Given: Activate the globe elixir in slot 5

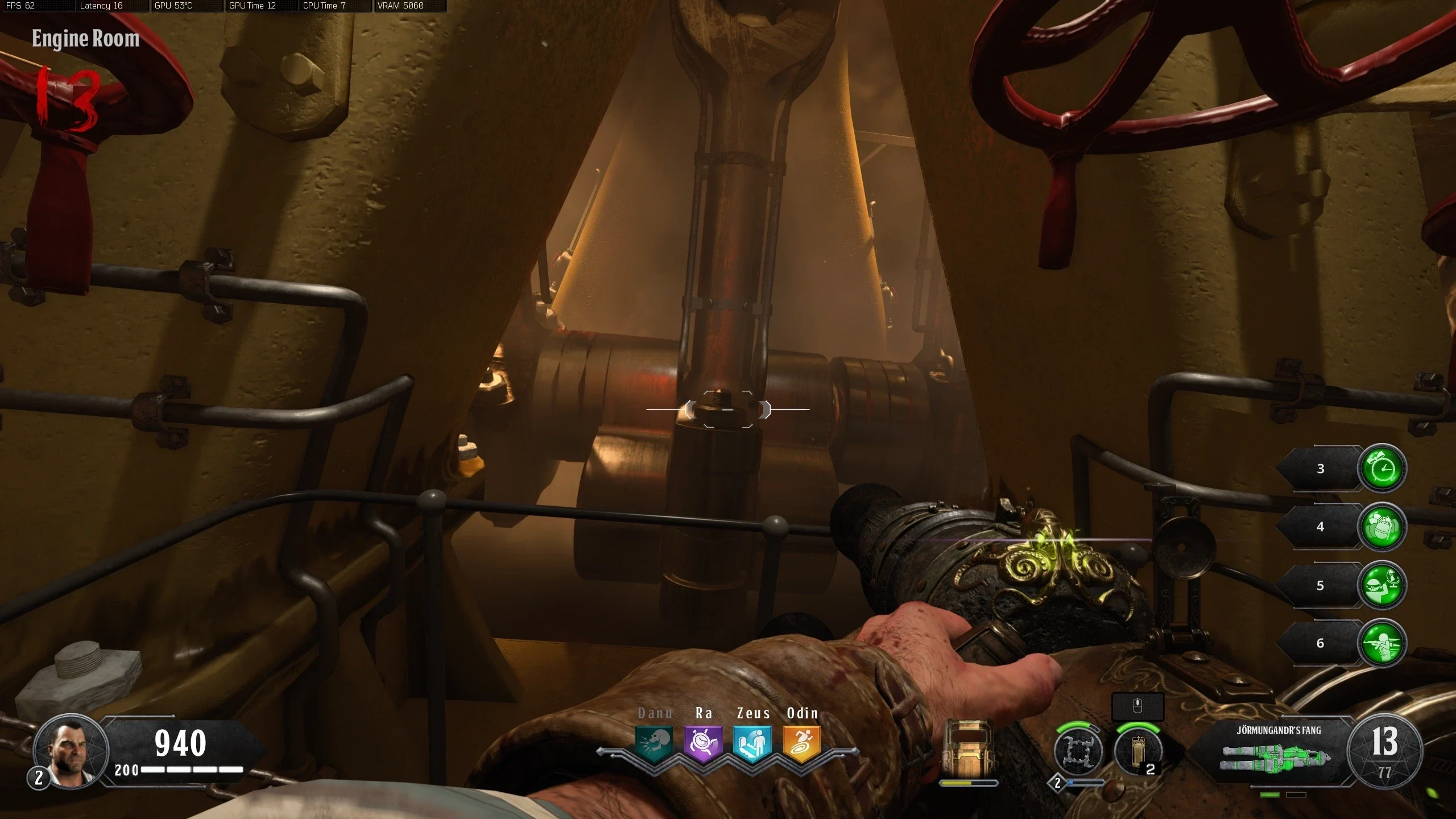Looking at the screenshot, I should [x=1382, y=585].
